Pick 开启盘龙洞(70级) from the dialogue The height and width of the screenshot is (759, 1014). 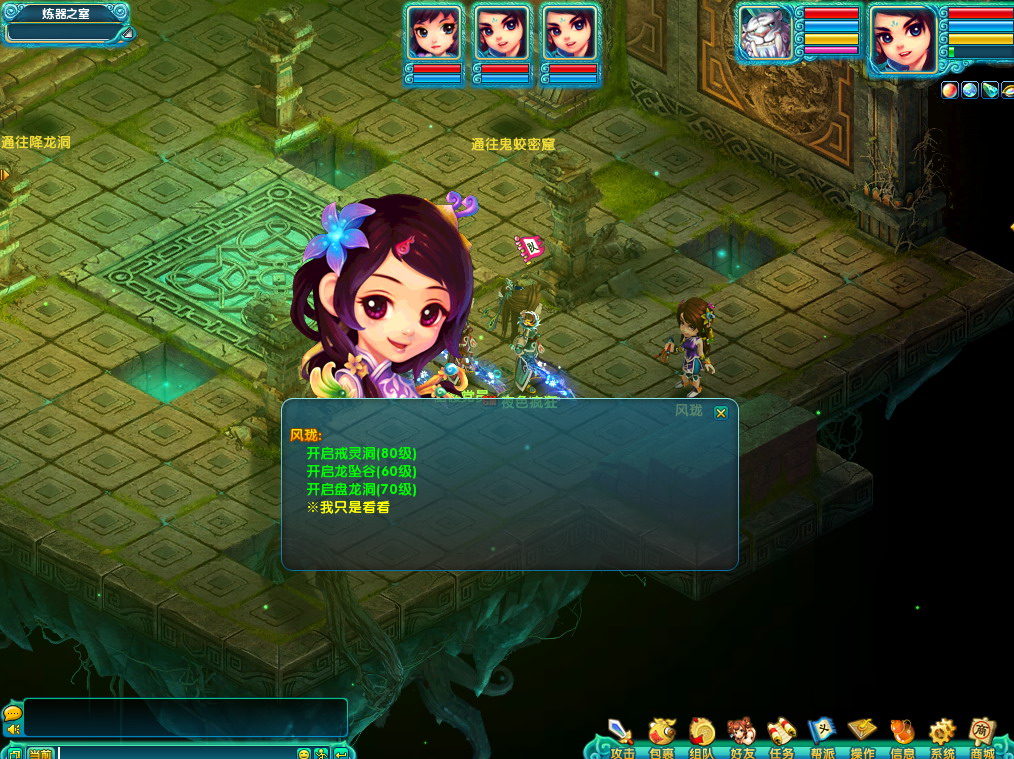pos(361,489)
